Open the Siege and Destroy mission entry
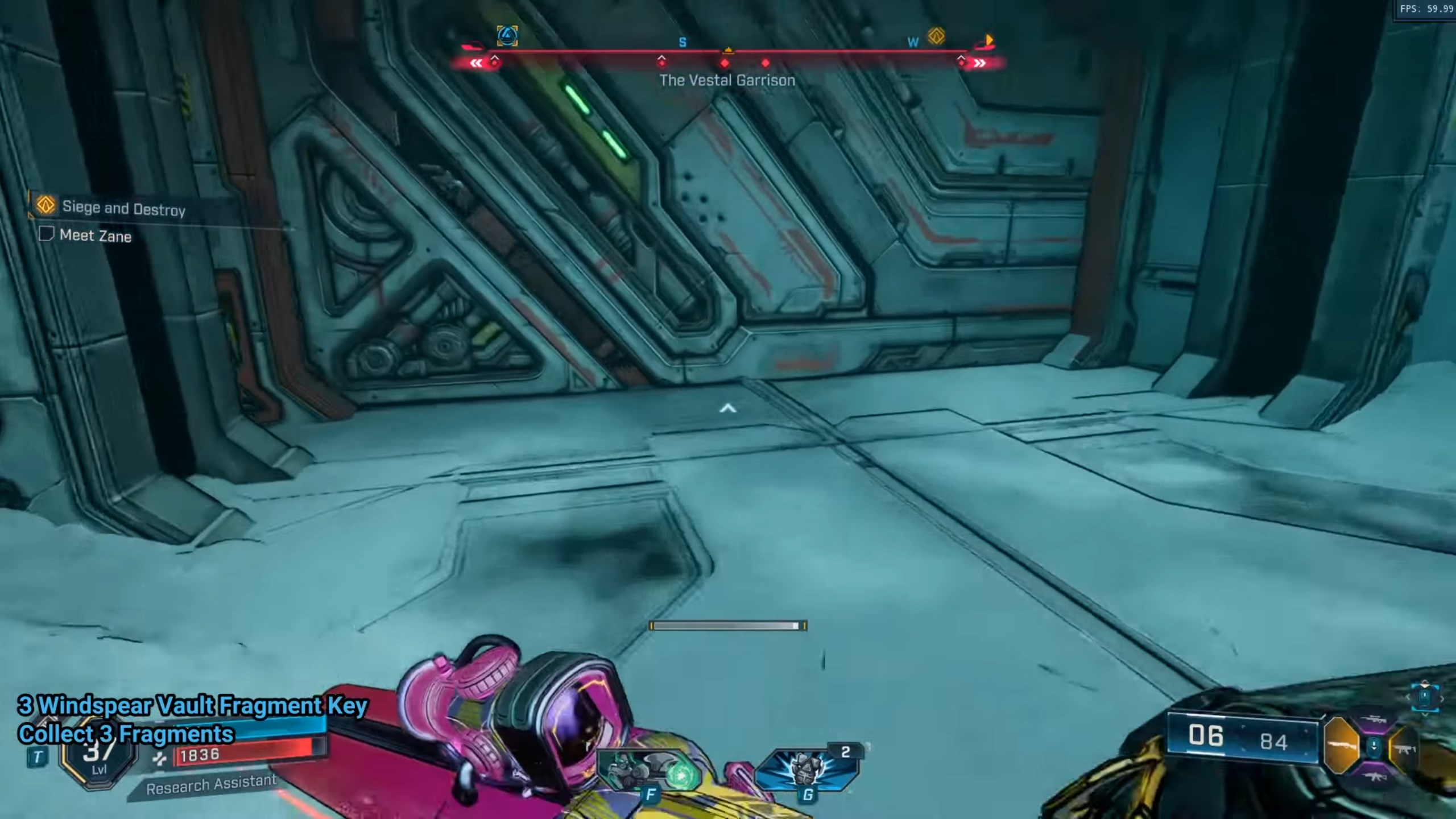 click(123, 209)
